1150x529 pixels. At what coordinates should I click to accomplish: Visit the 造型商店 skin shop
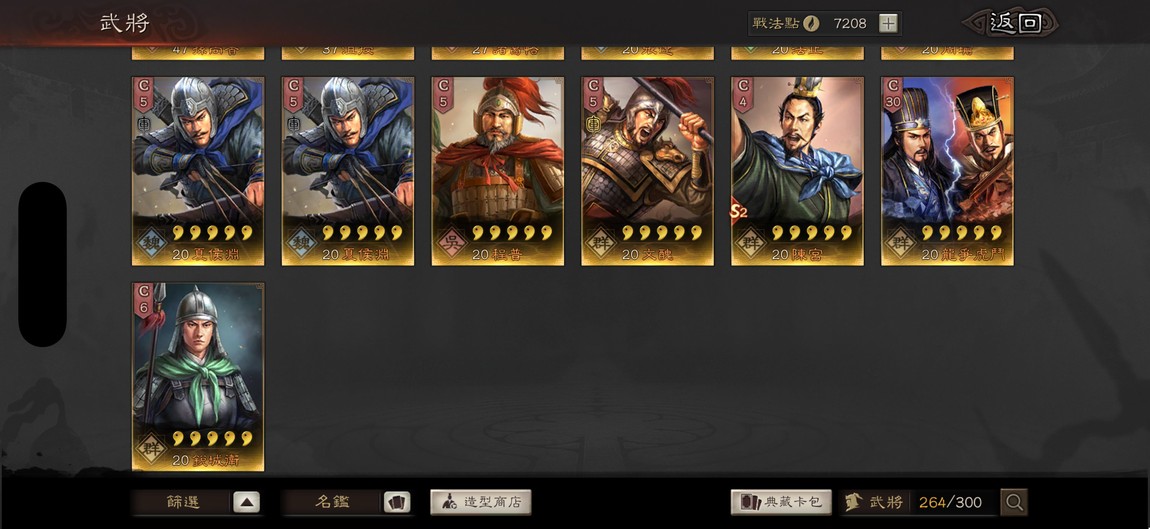481,502
